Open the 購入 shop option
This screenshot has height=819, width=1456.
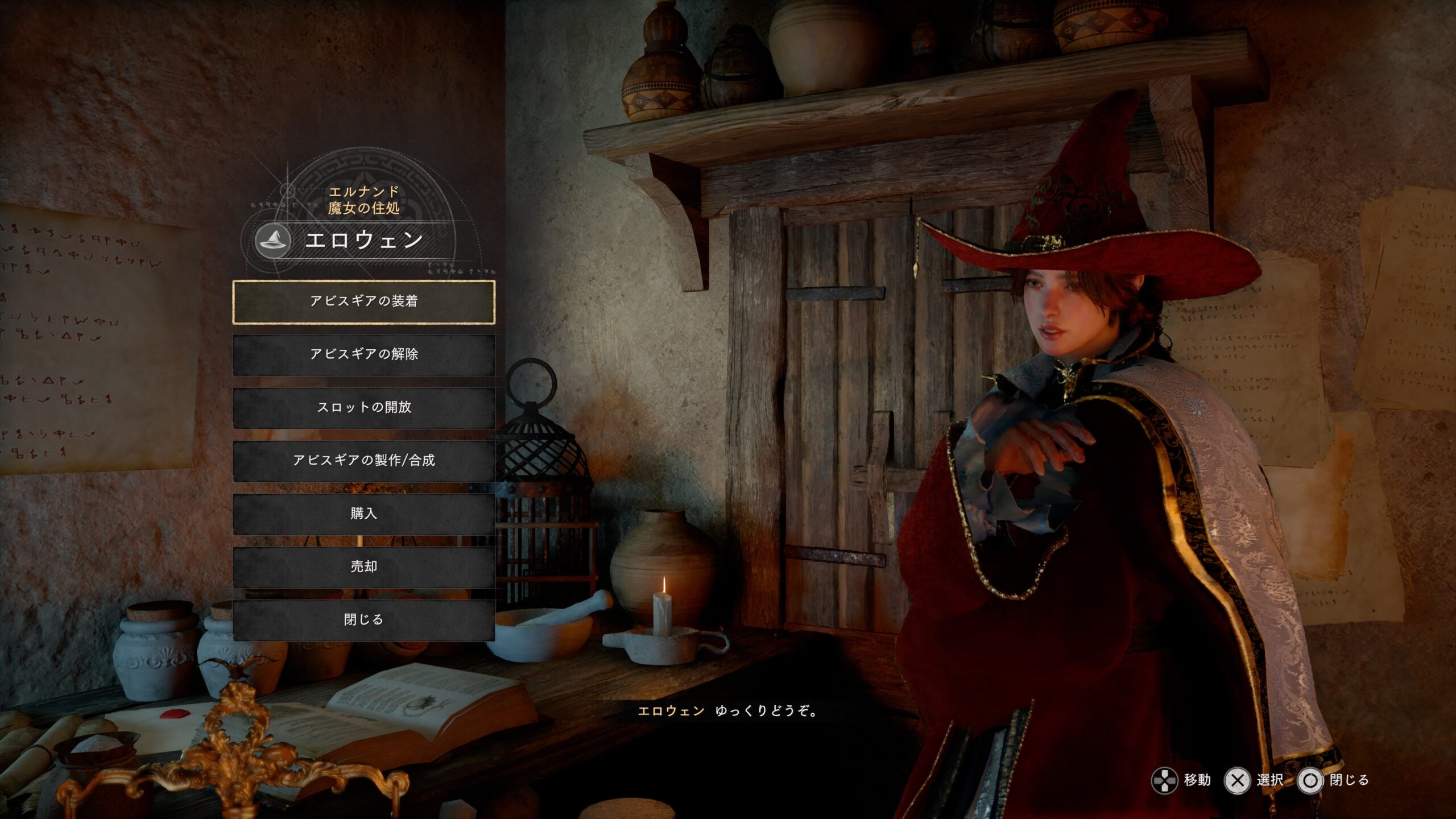point(364,514)
